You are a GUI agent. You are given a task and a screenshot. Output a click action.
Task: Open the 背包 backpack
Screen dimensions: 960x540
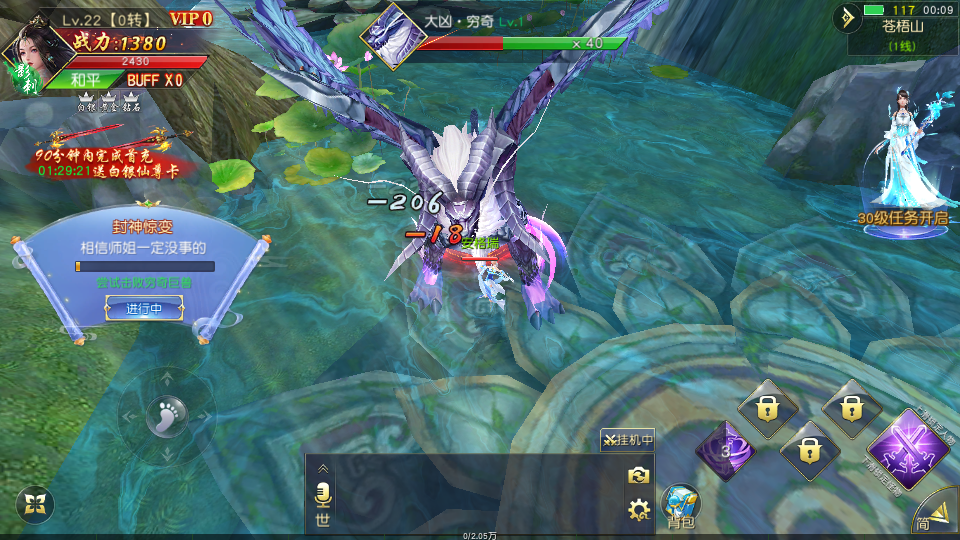coord(681,505)
